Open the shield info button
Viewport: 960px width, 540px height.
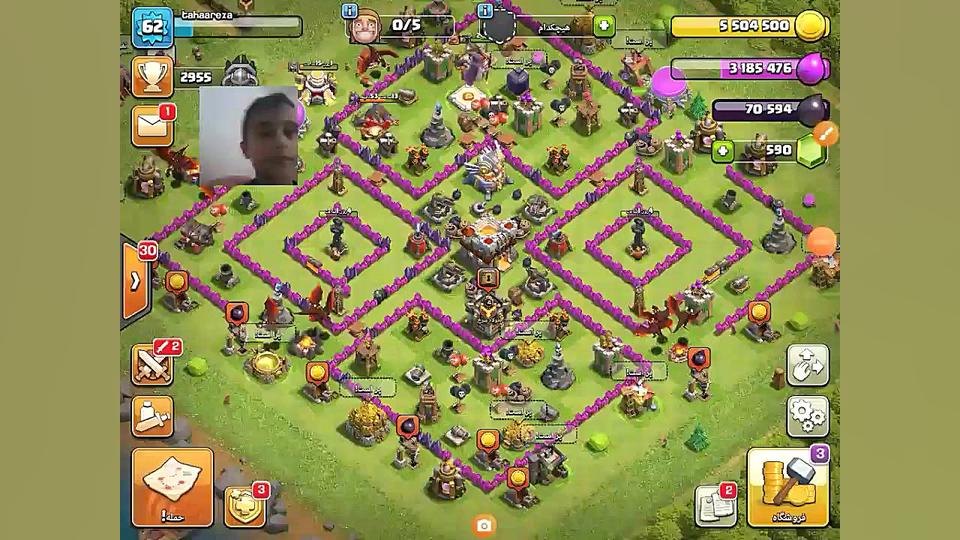point(485,11)
